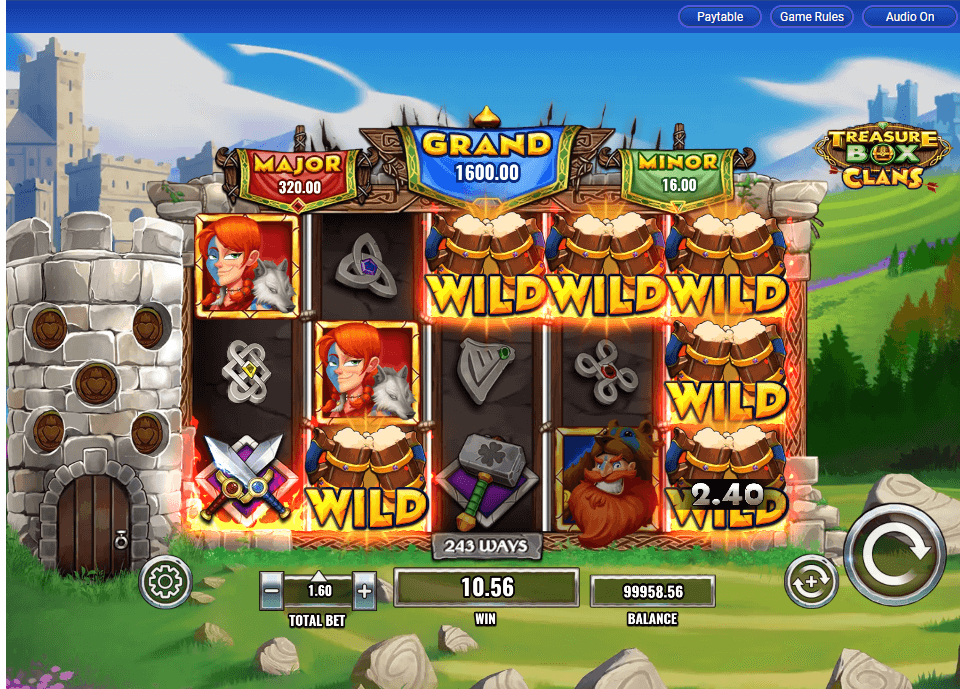The image size is (960, 689).
Task: Open the Paytable
Action: point(720,17)
